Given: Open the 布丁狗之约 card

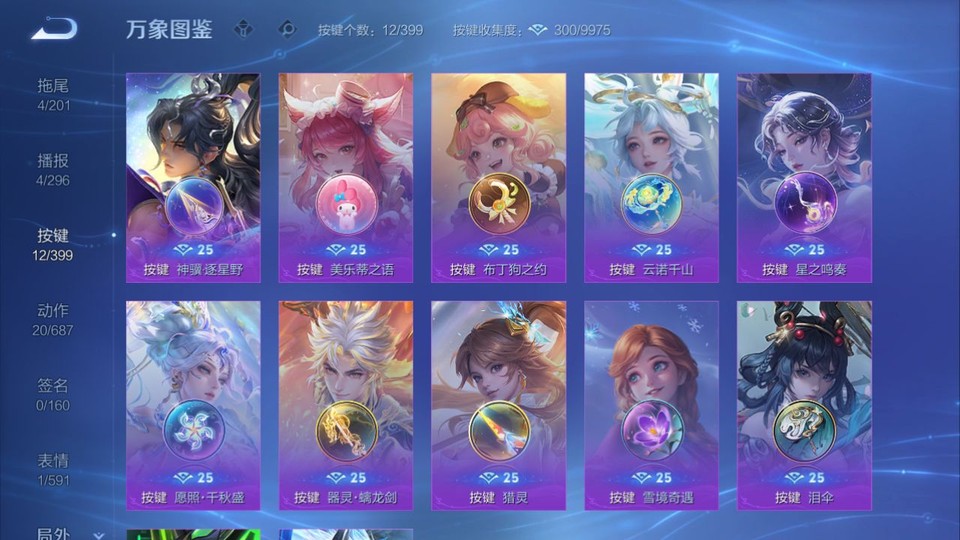Looking at the screenshot, I should pos(498,178).
